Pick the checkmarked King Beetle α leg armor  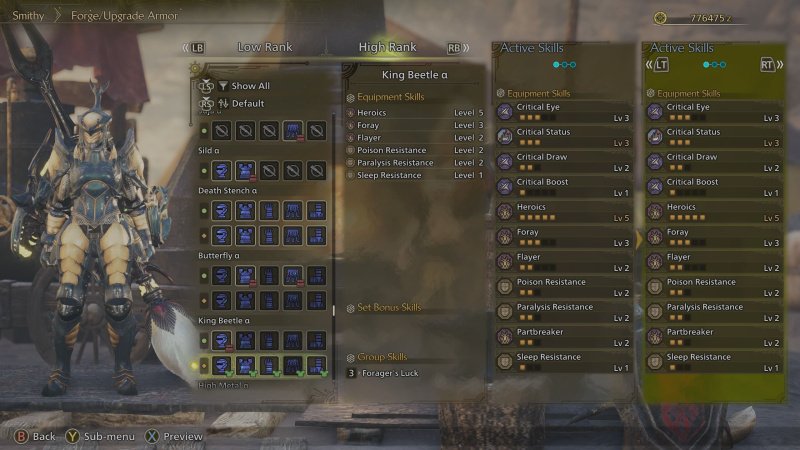point(317,365)
